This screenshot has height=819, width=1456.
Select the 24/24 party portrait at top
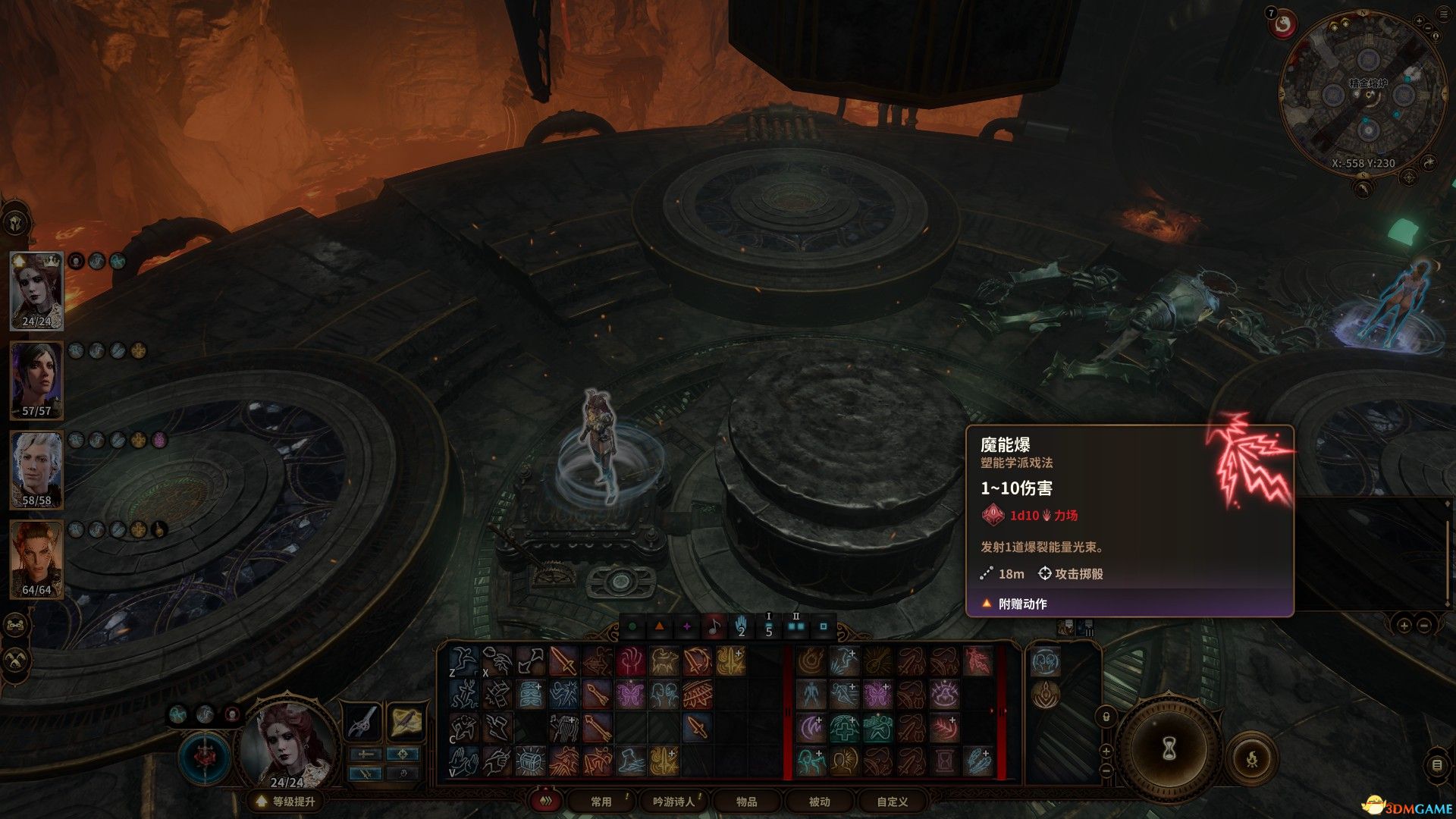click(x=36, y=291)
